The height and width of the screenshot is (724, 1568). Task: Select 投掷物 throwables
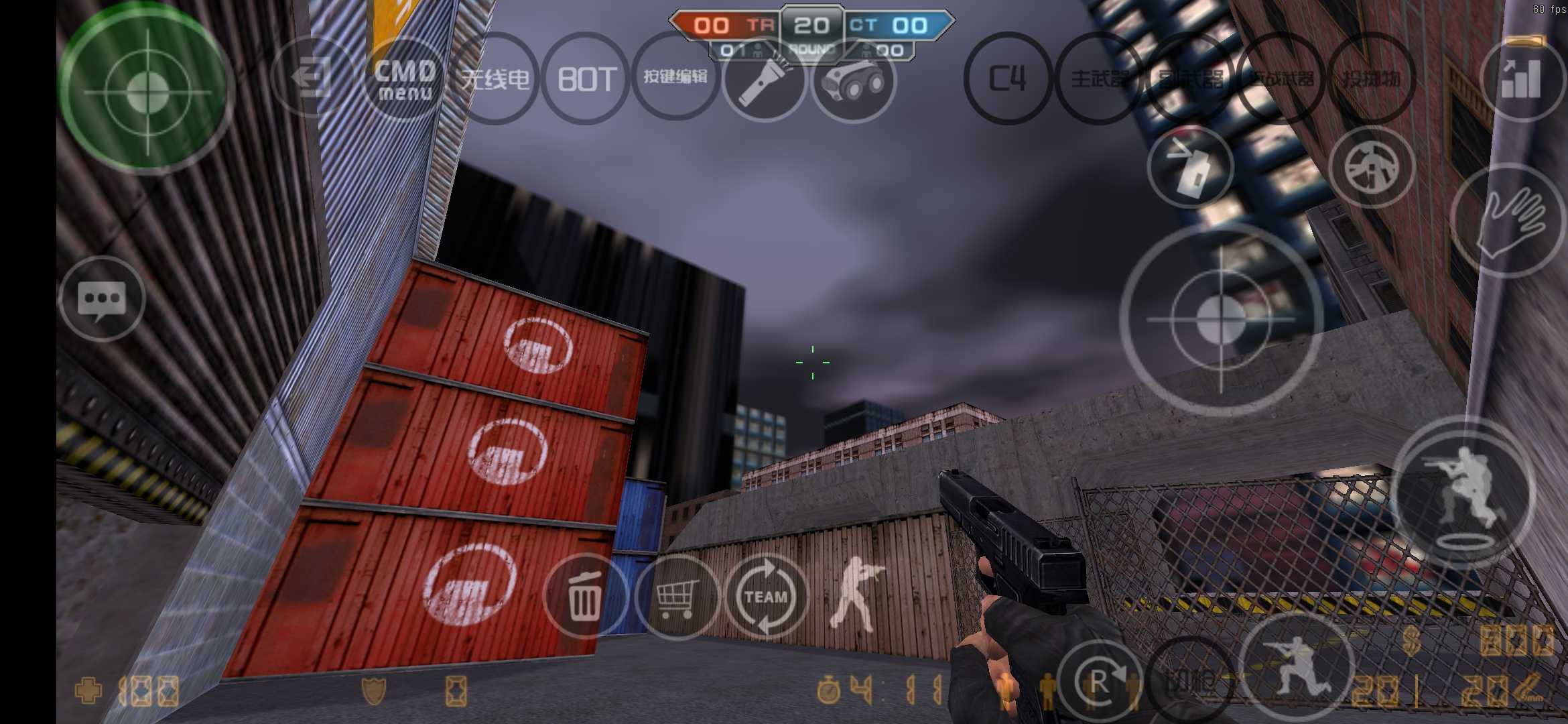click(x=1371, y=79)
